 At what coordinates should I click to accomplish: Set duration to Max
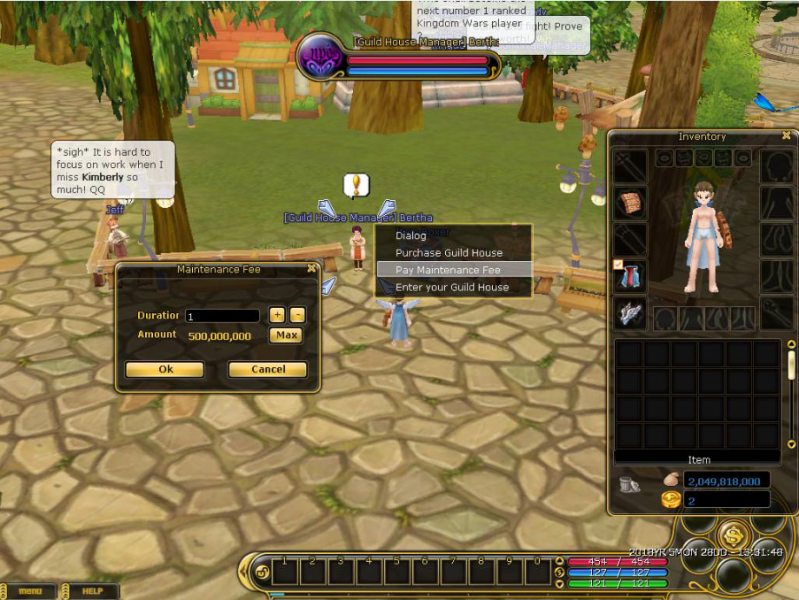286,335
